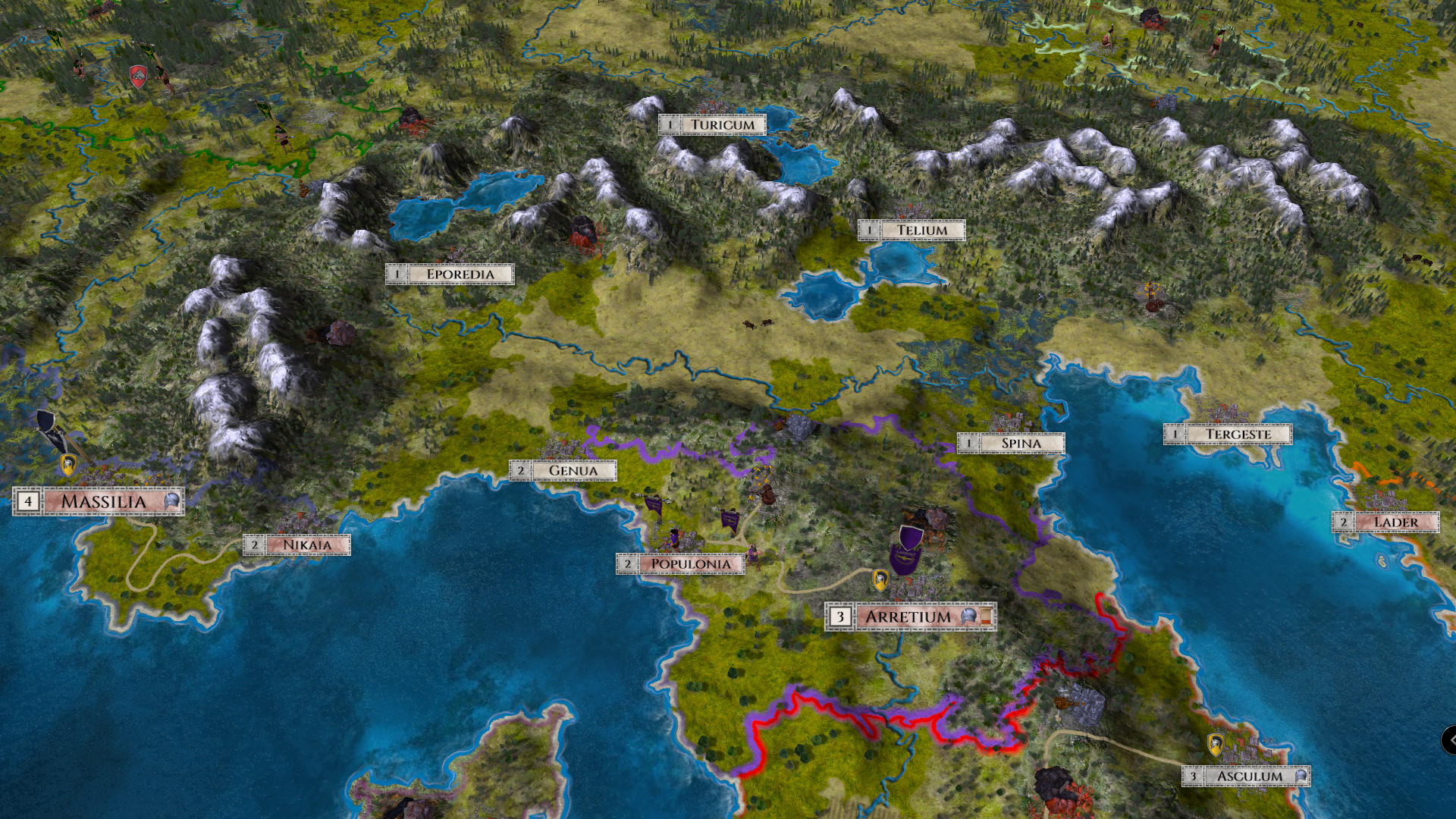Click the purple flag above Populonia
This screenshot has width=1456, height=819.
click(x=730, y=520)
